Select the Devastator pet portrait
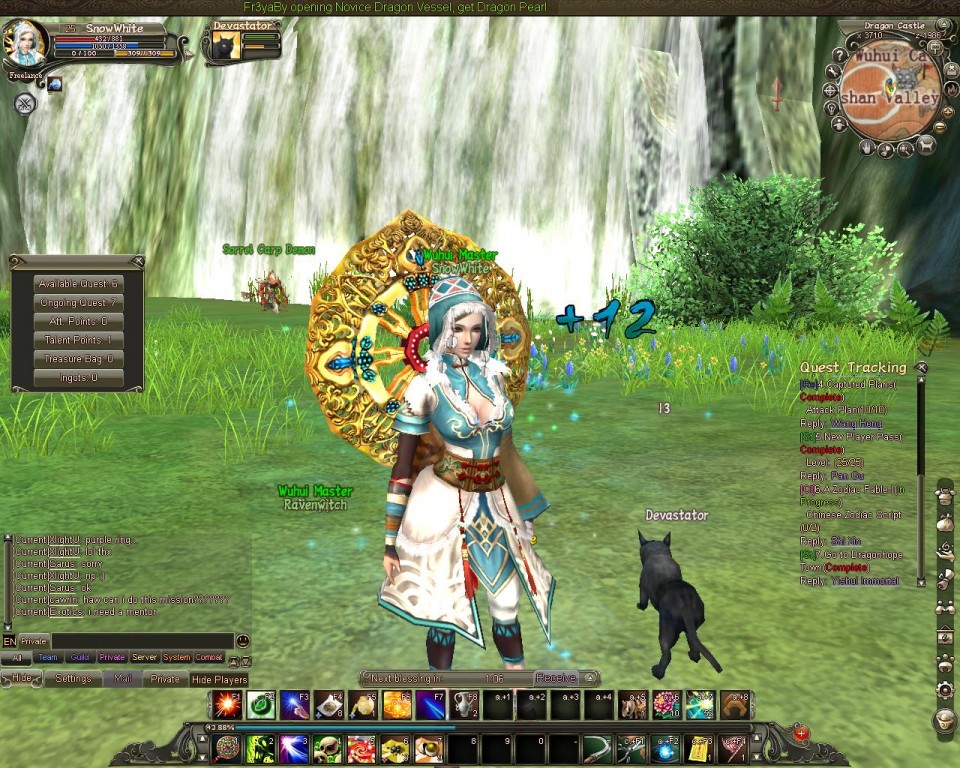 click(226, 46)
